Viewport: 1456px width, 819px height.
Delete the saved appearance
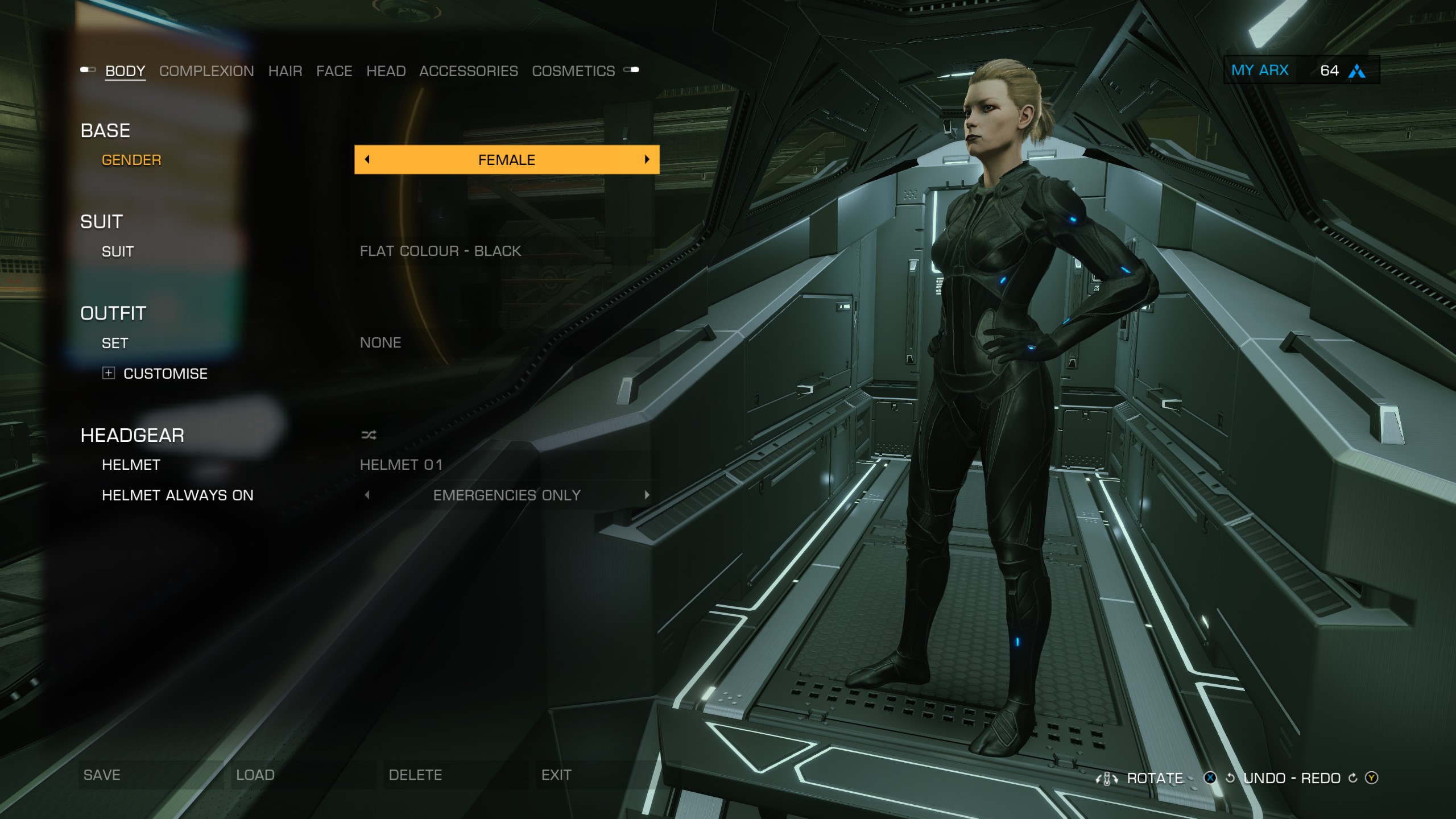tap(415, 775)
